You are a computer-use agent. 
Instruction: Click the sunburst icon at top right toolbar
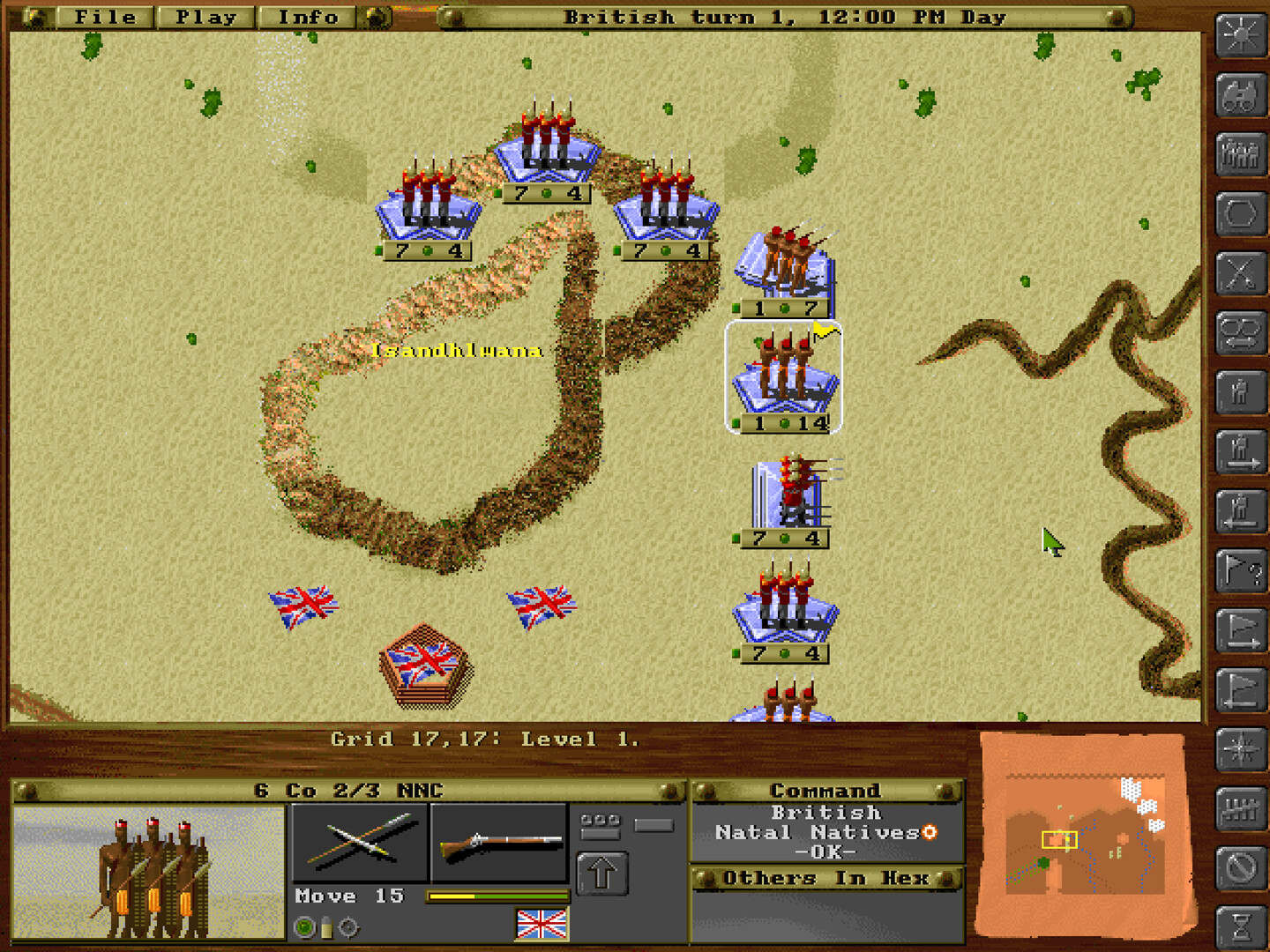1240,35
